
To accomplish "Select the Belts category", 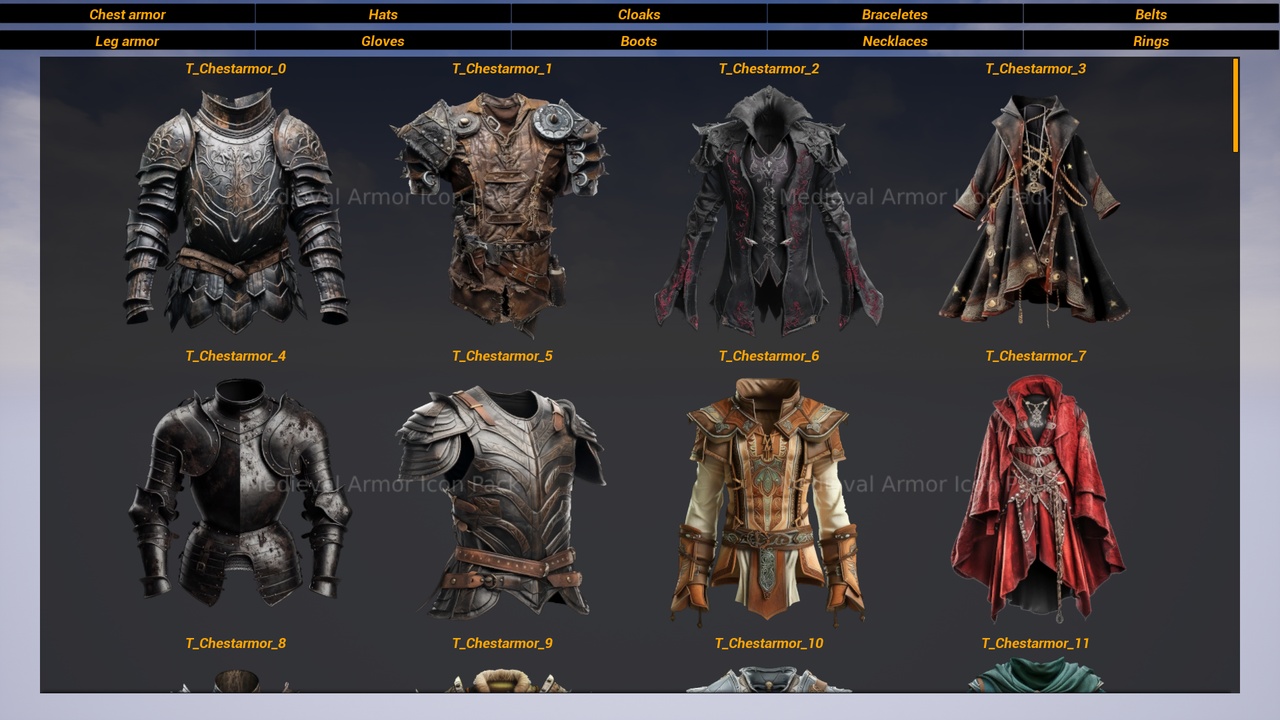I will (x=1151, y=14).
